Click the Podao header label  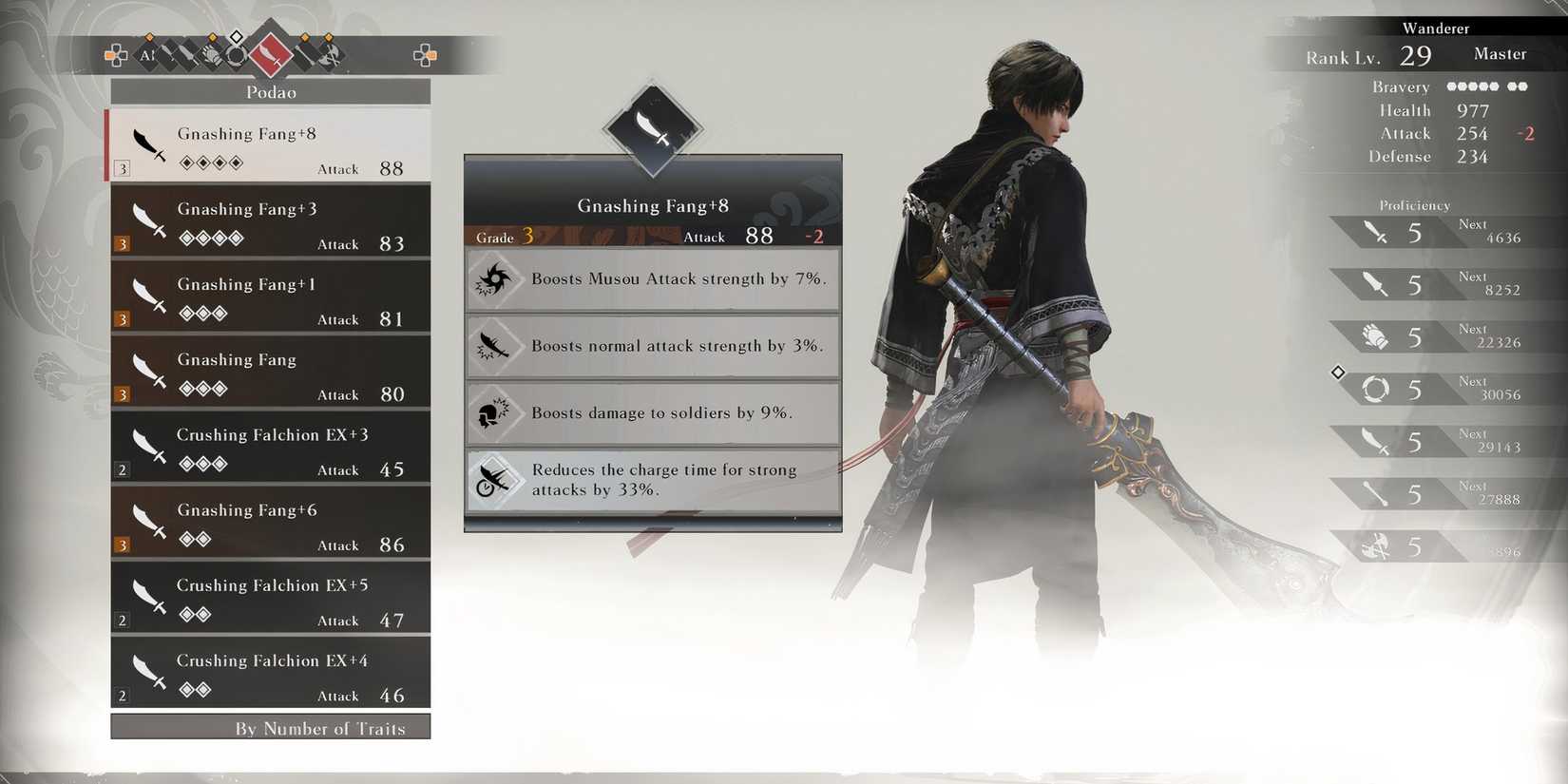[x=271, y=92]
